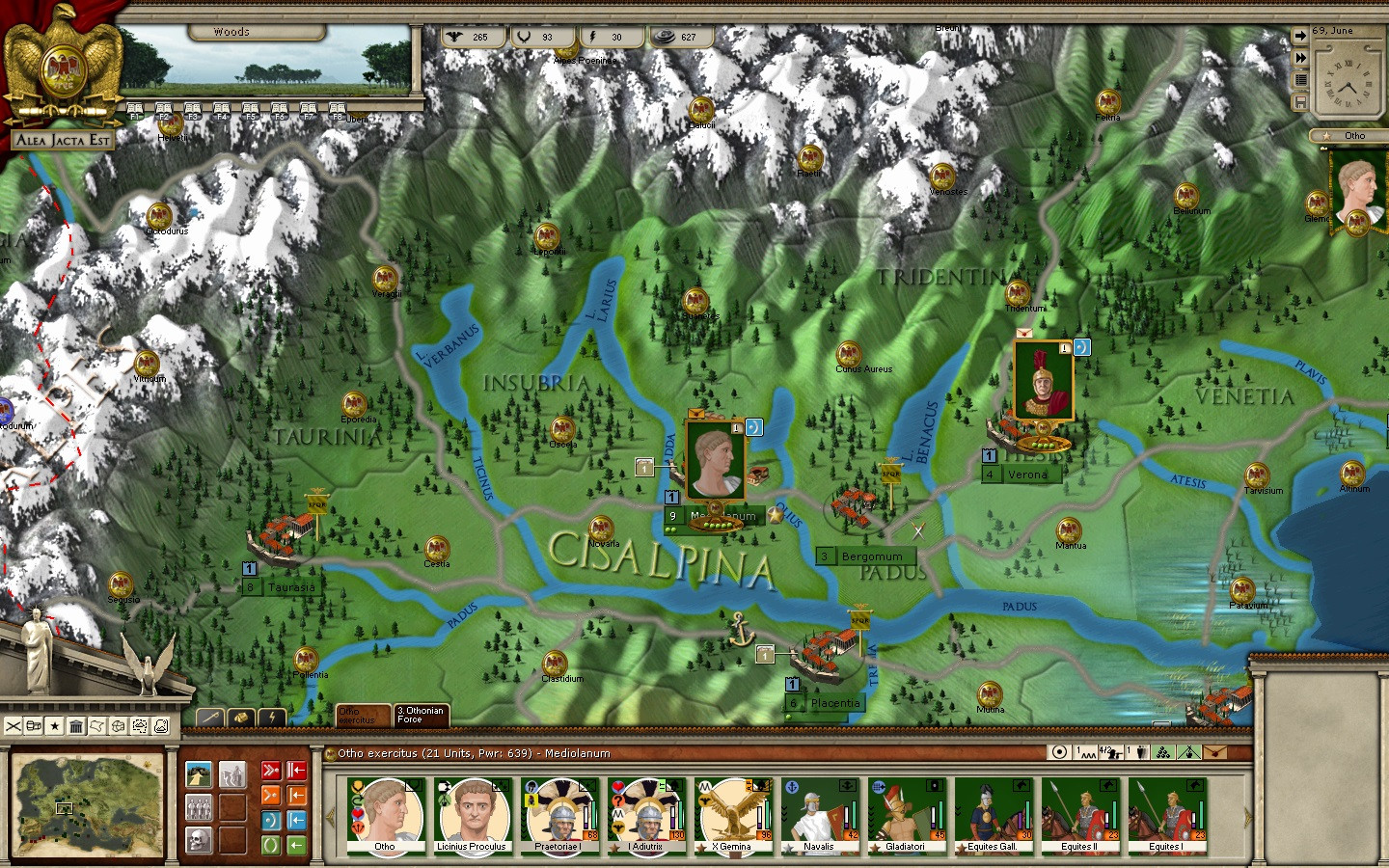The width and height of the screenshot is (1389, 868).
Task: Select the Gladiatori unit card
Action: coord(906,816)
